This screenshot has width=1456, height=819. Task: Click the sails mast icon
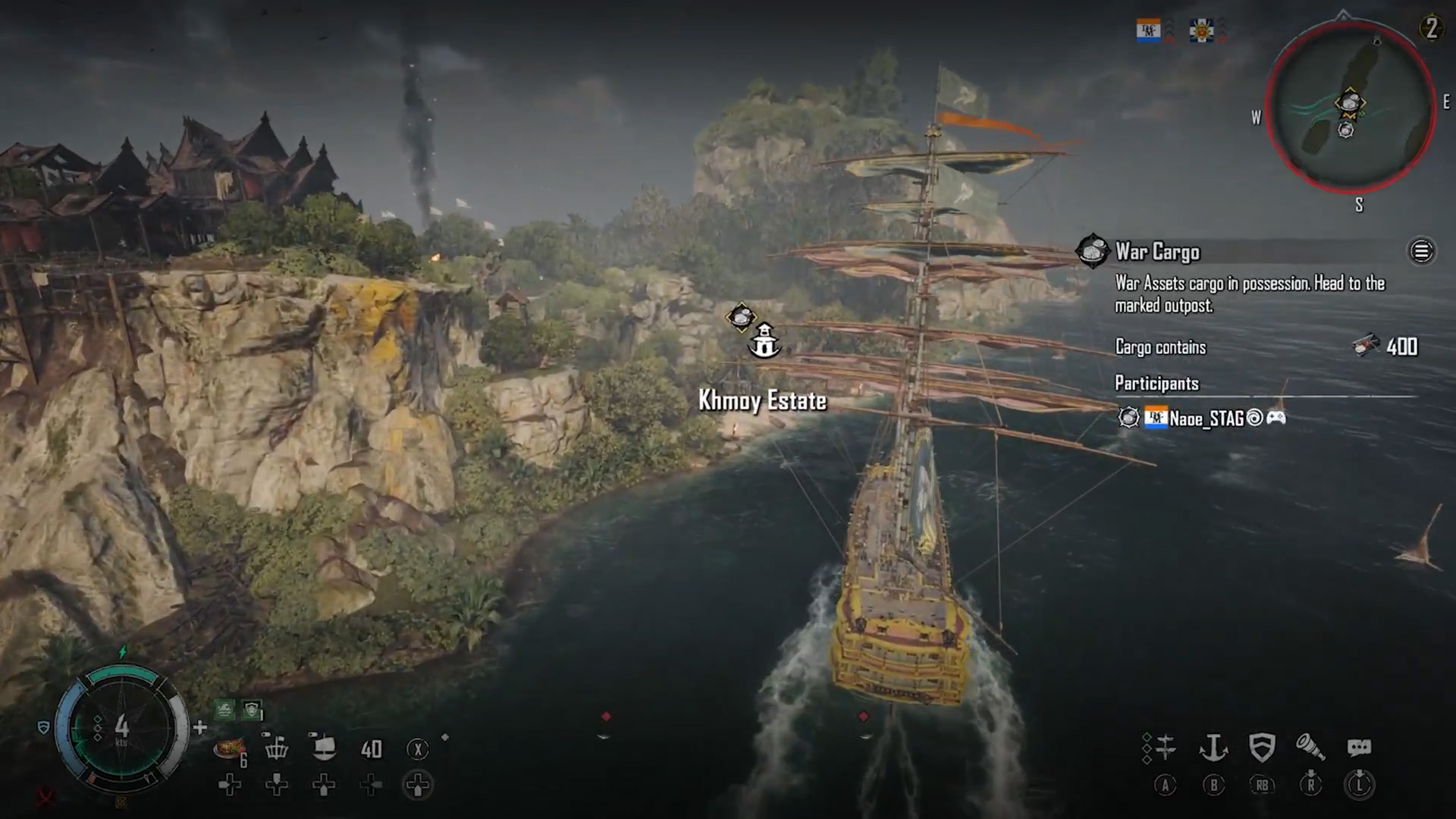pos(1165,748)
